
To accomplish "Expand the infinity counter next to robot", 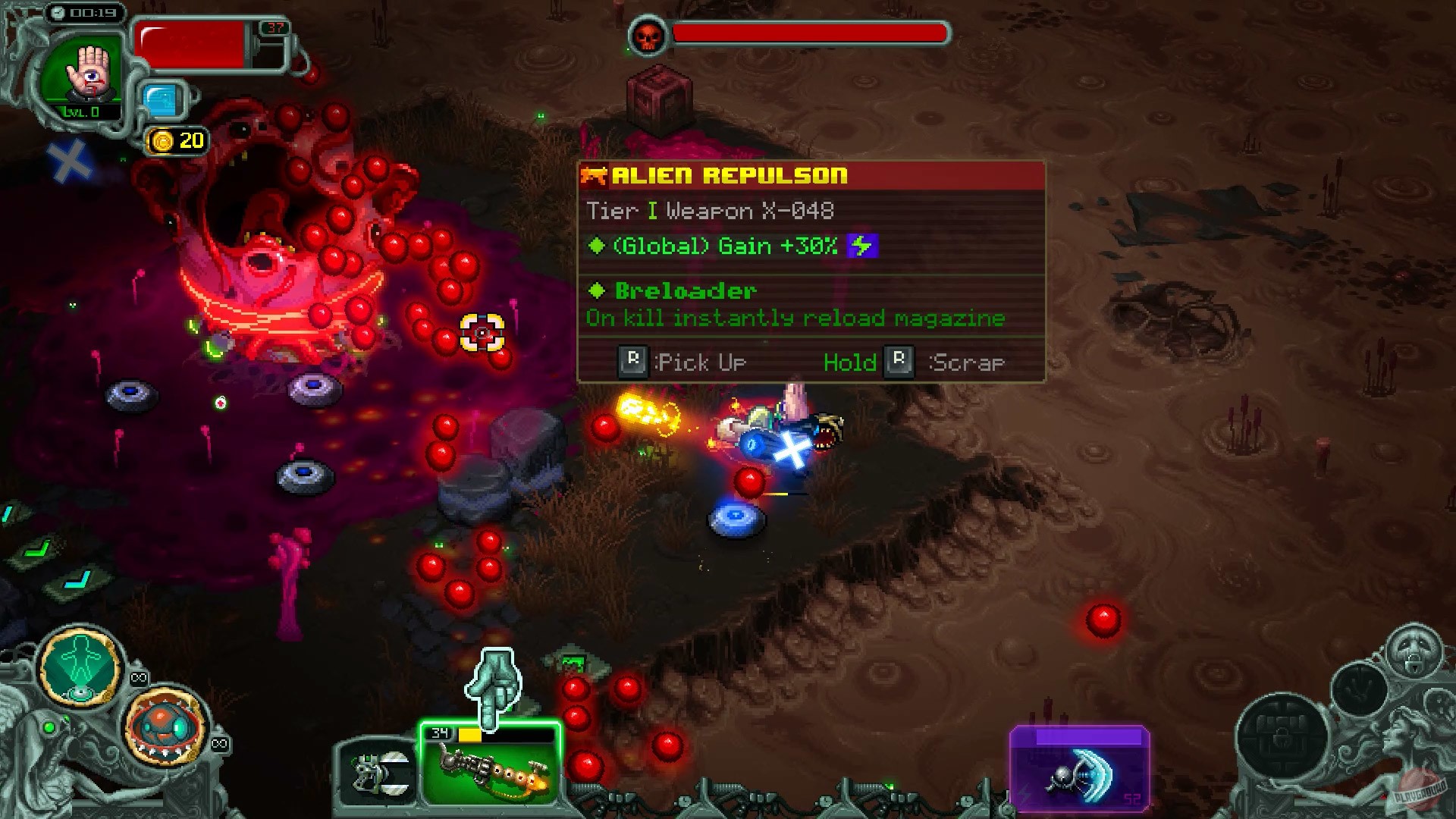I will coord(219,743).
